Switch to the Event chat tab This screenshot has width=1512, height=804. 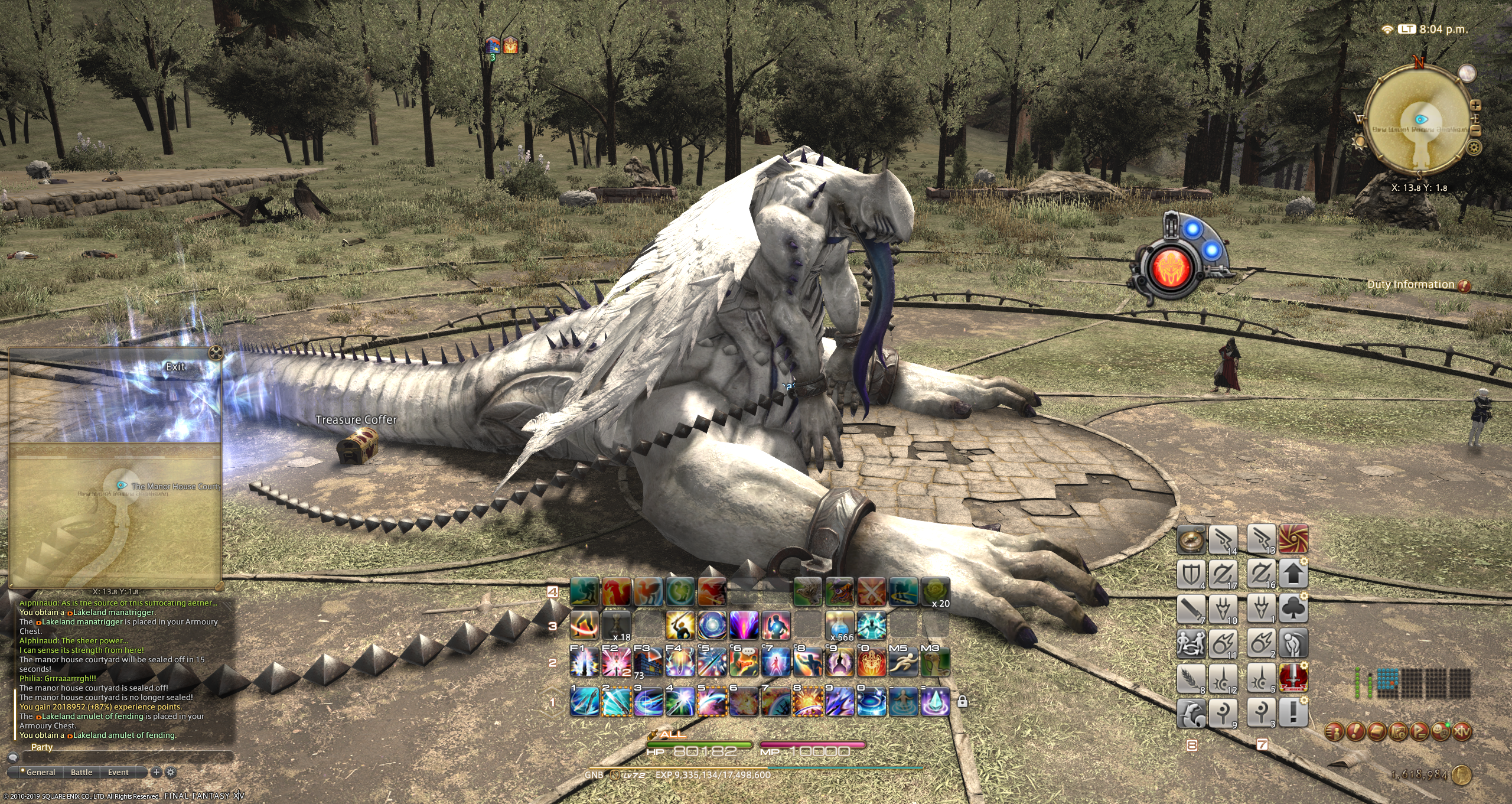pyautogui.click(x=118, y=772)
